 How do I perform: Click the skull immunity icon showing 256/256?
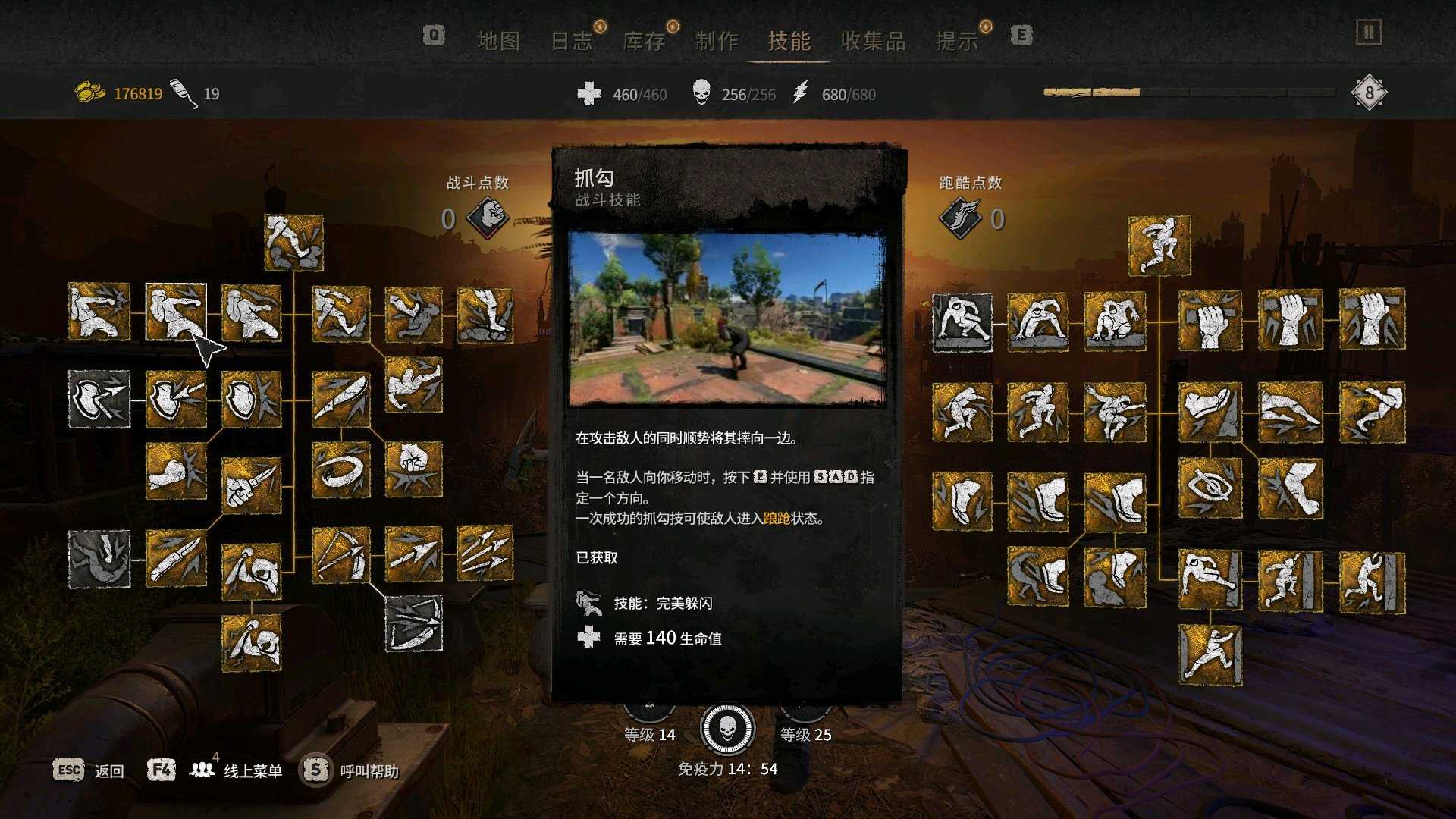701,94
